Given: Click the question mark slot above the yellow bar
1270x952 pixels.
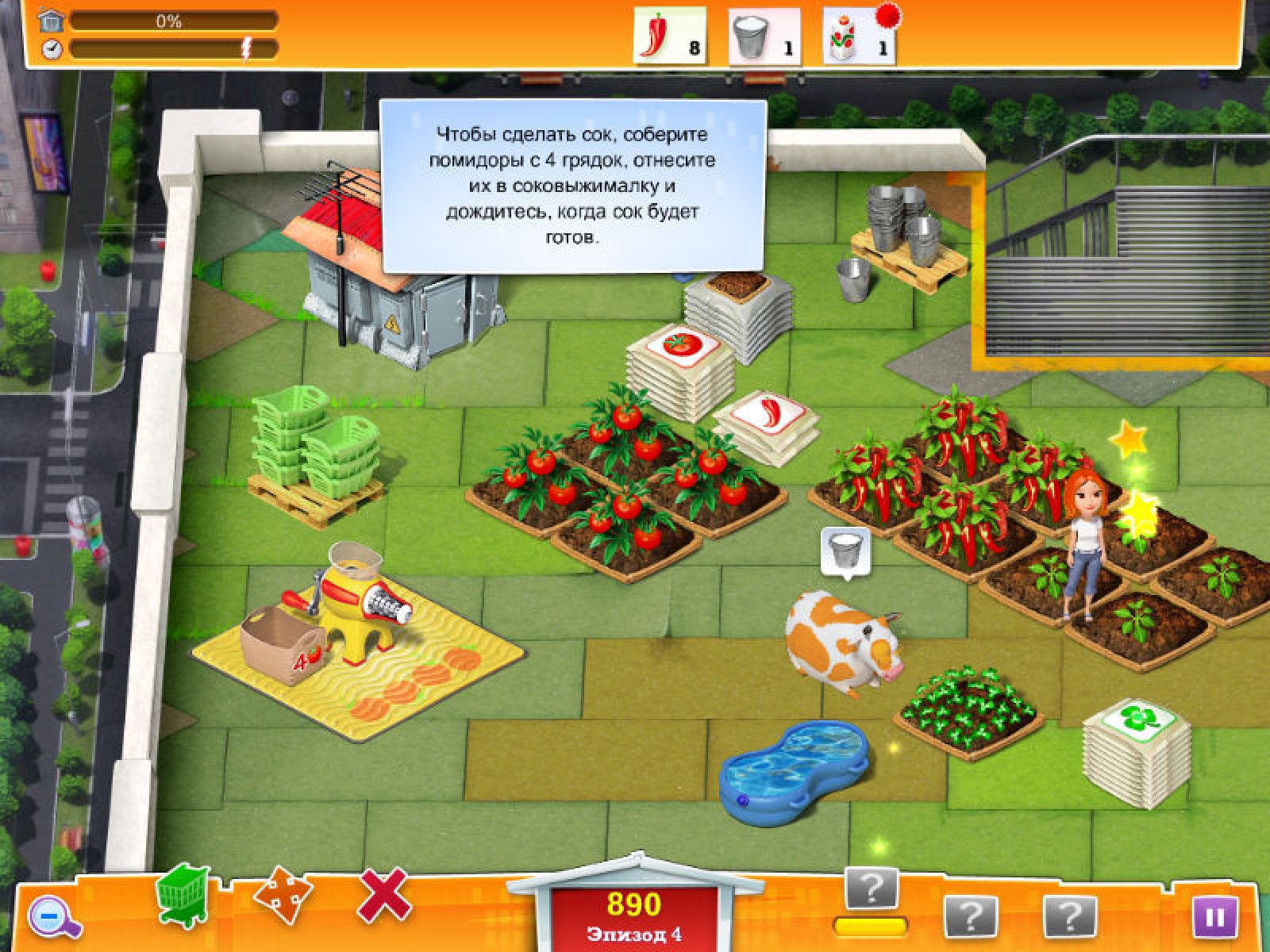Looking at the screenshot, I should [x=872, y=889].
